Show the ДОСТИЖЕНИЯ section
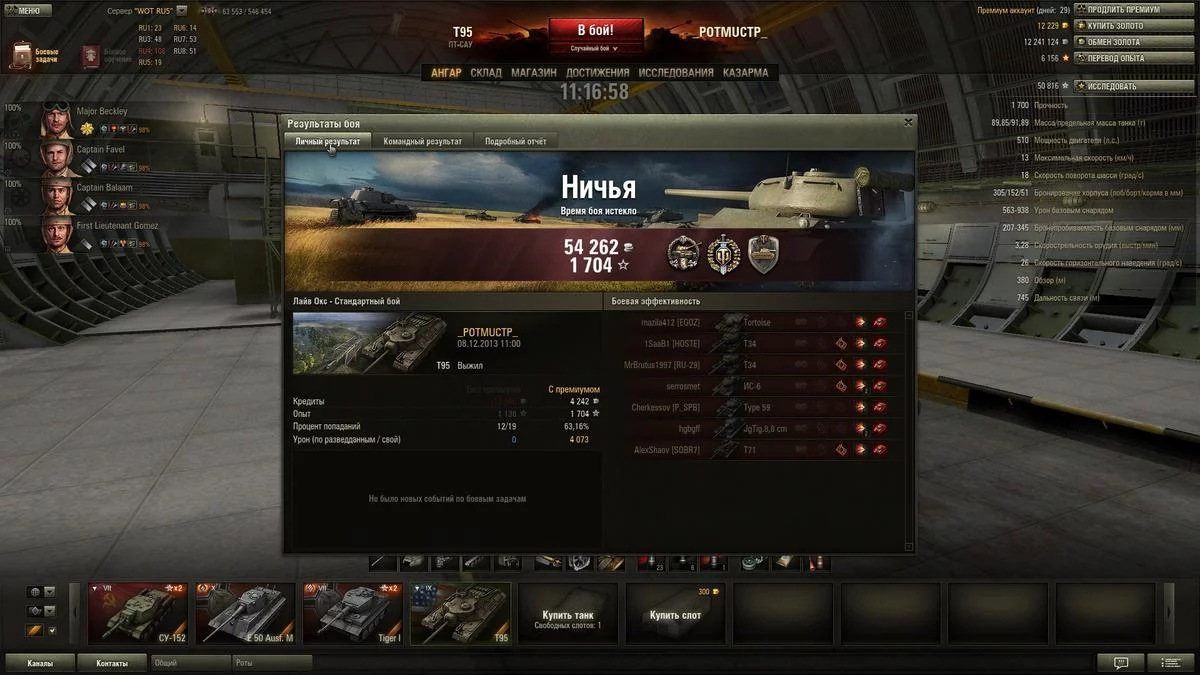1200x675 pixels. pyautogui.click(x=597, y=73)
